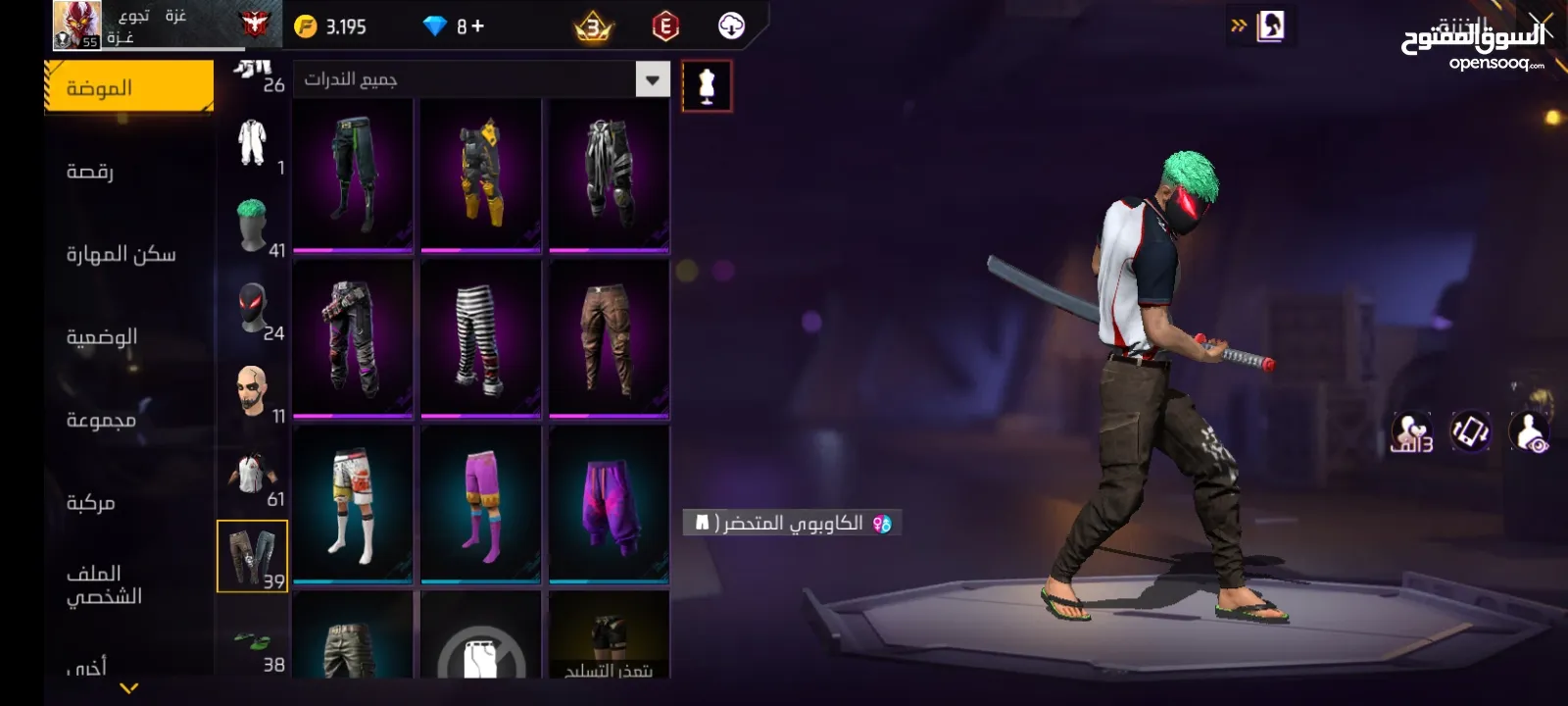Screen dimensions: 1568x706
Task: Select the highlighted jeans category with 39 items
Action: click(253, 554)
